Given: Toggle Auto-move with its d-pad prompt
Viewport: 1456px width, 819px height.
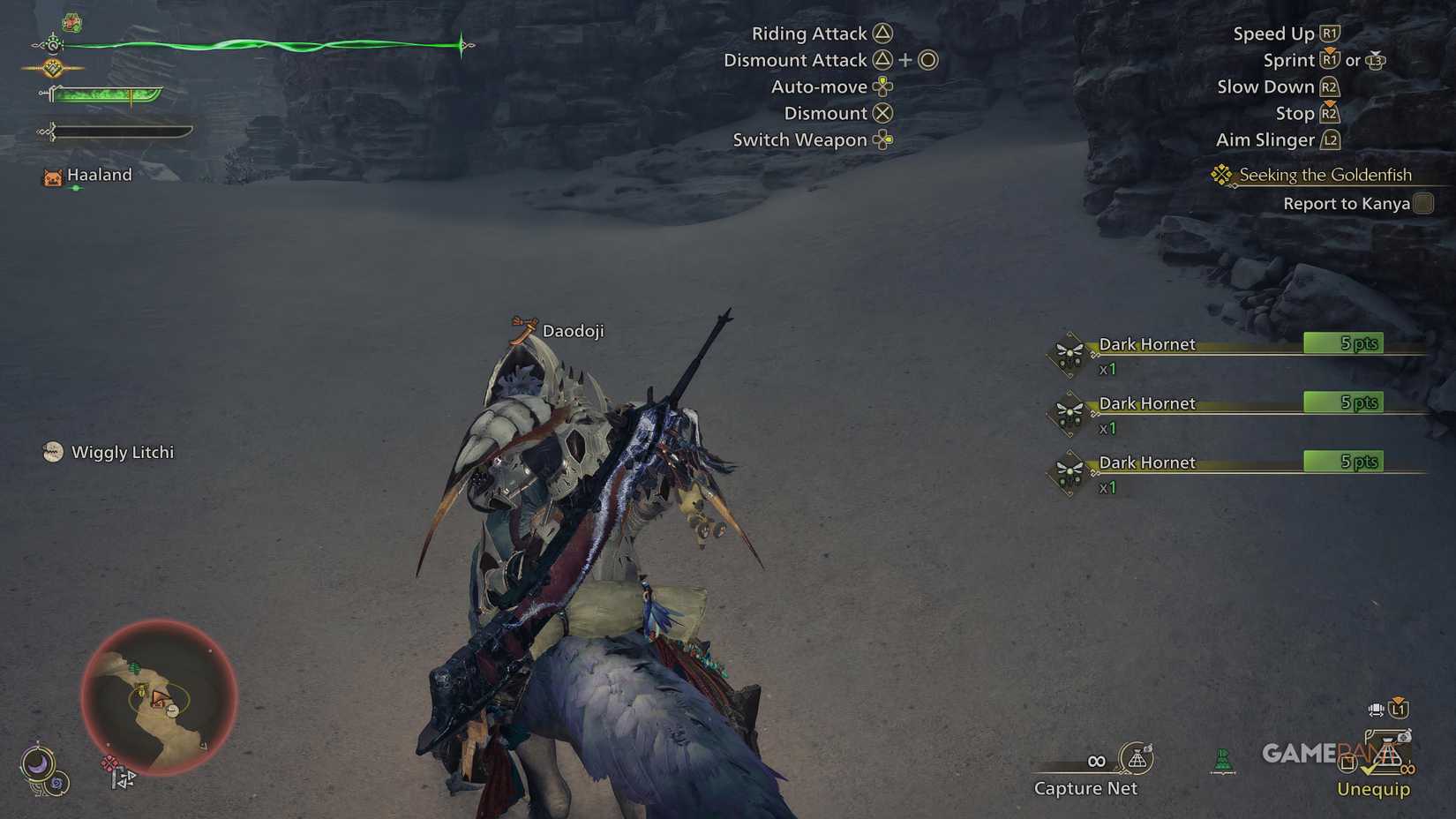Looking at the screenshot, I should coord(884,86).
